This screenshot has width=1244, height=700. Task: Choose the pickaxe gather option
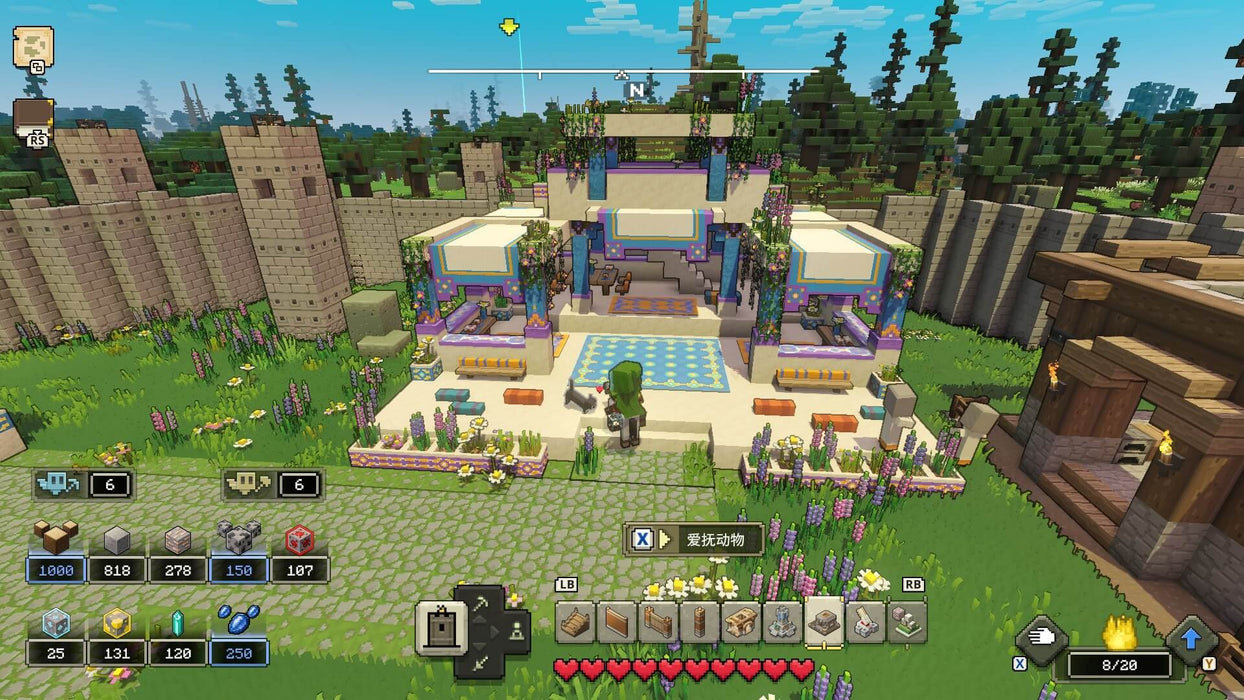click(482, 602)
